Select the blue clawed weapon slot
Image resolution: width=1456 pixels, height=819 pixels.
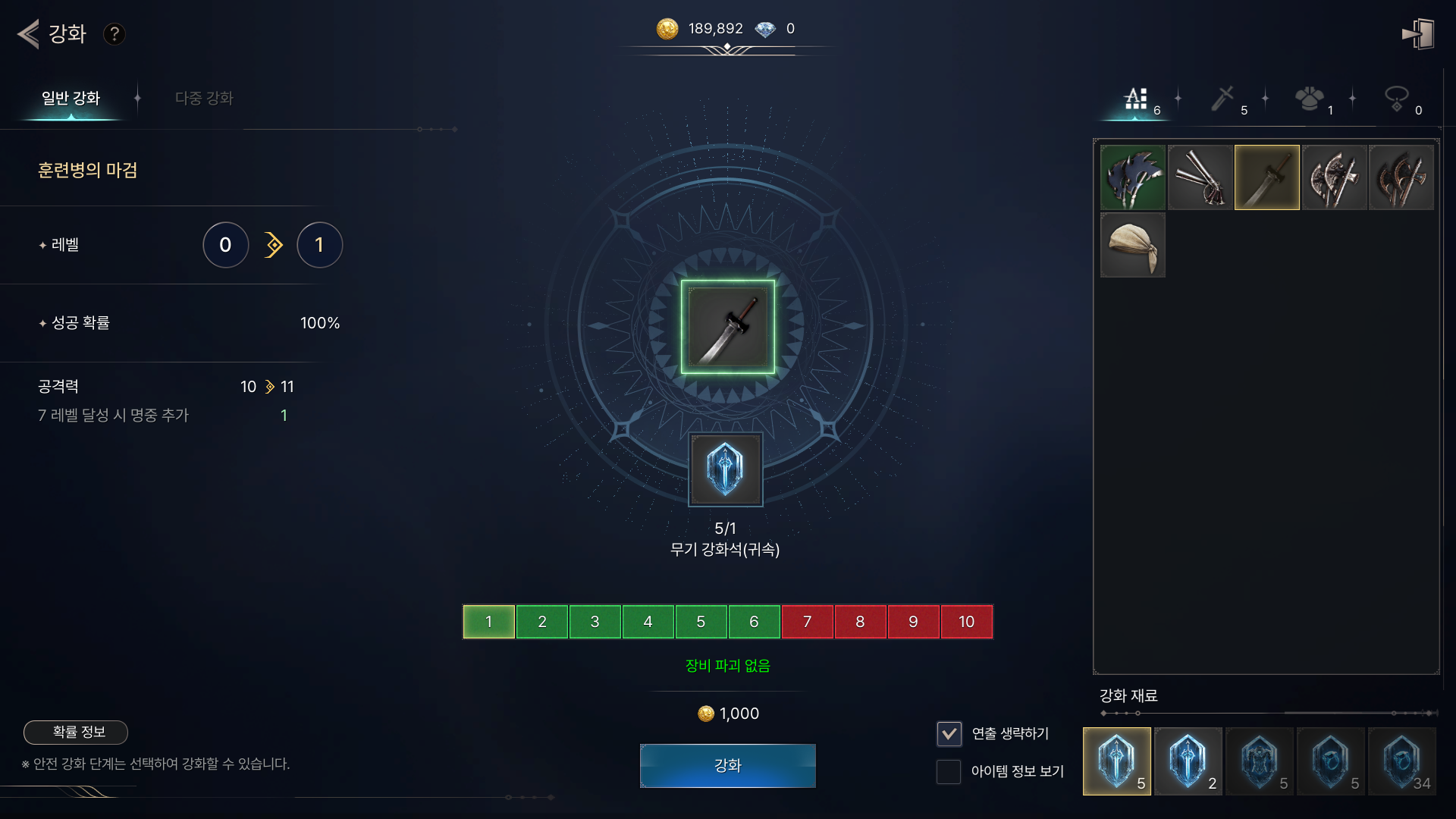pos(1133,177)
